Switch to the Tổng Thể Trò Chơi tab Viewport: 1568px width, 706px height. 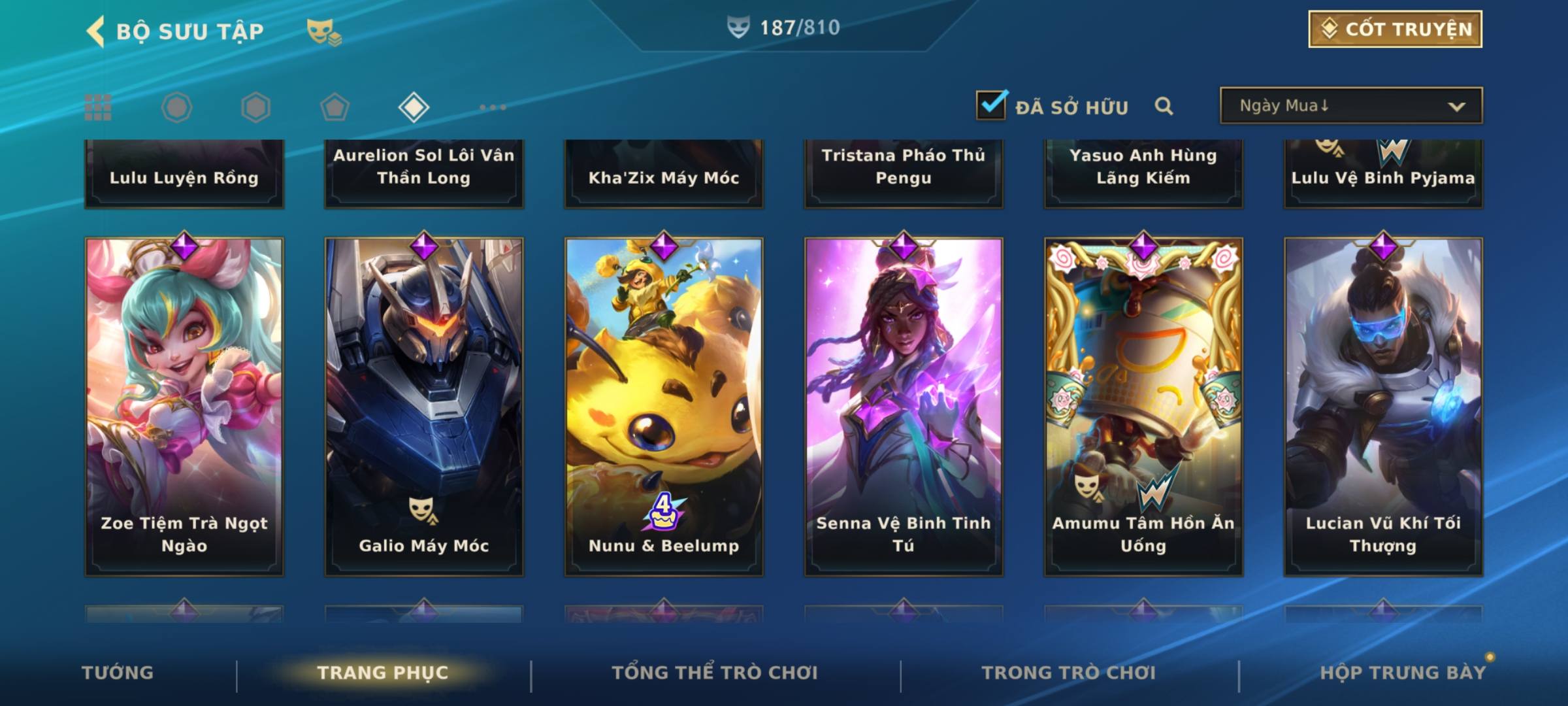[x=715, y=673]
